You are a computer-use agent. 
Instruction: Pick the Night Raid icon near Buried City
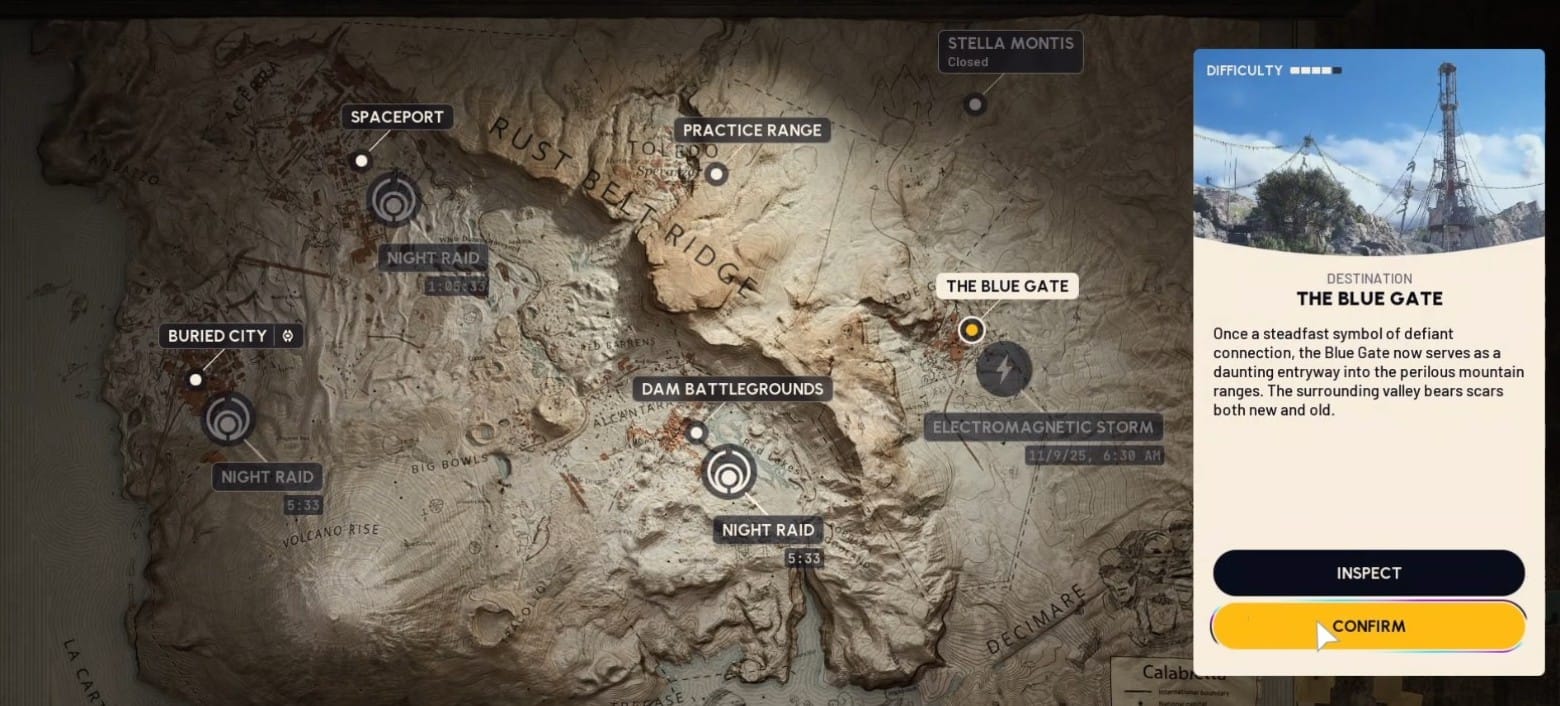(x=229, y=418)
